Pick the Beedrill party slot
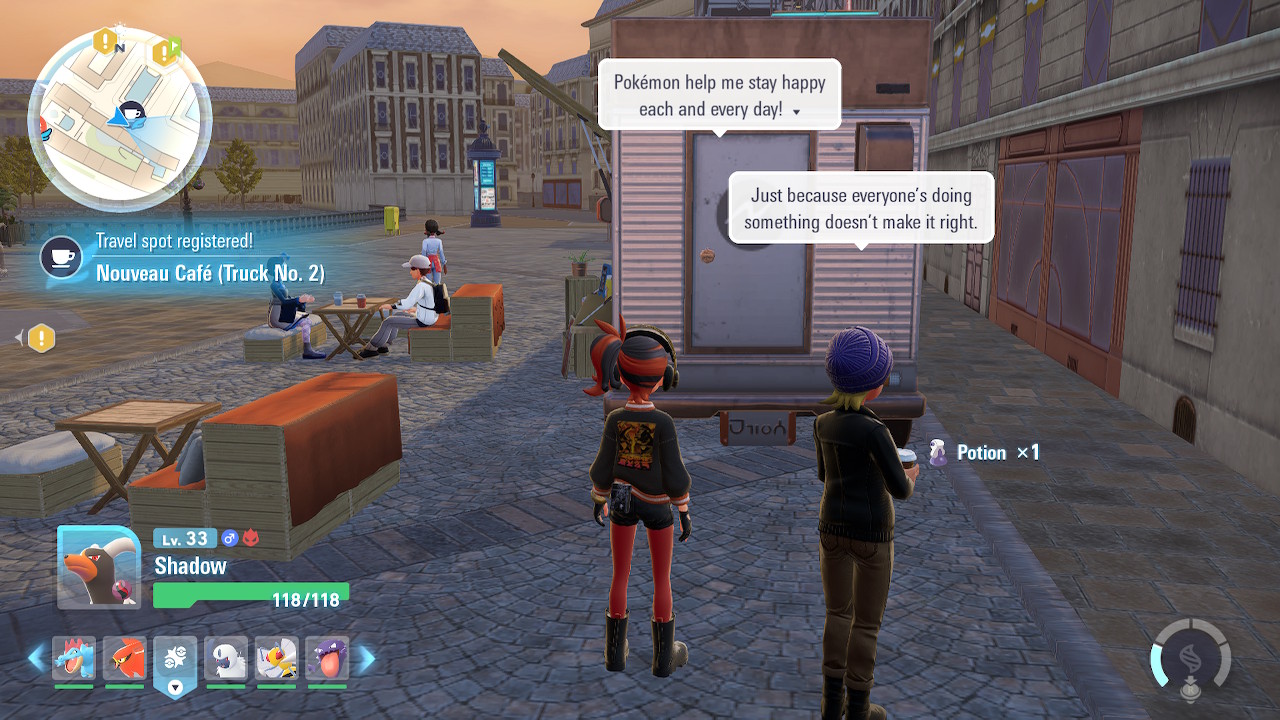 pos(276,660)
